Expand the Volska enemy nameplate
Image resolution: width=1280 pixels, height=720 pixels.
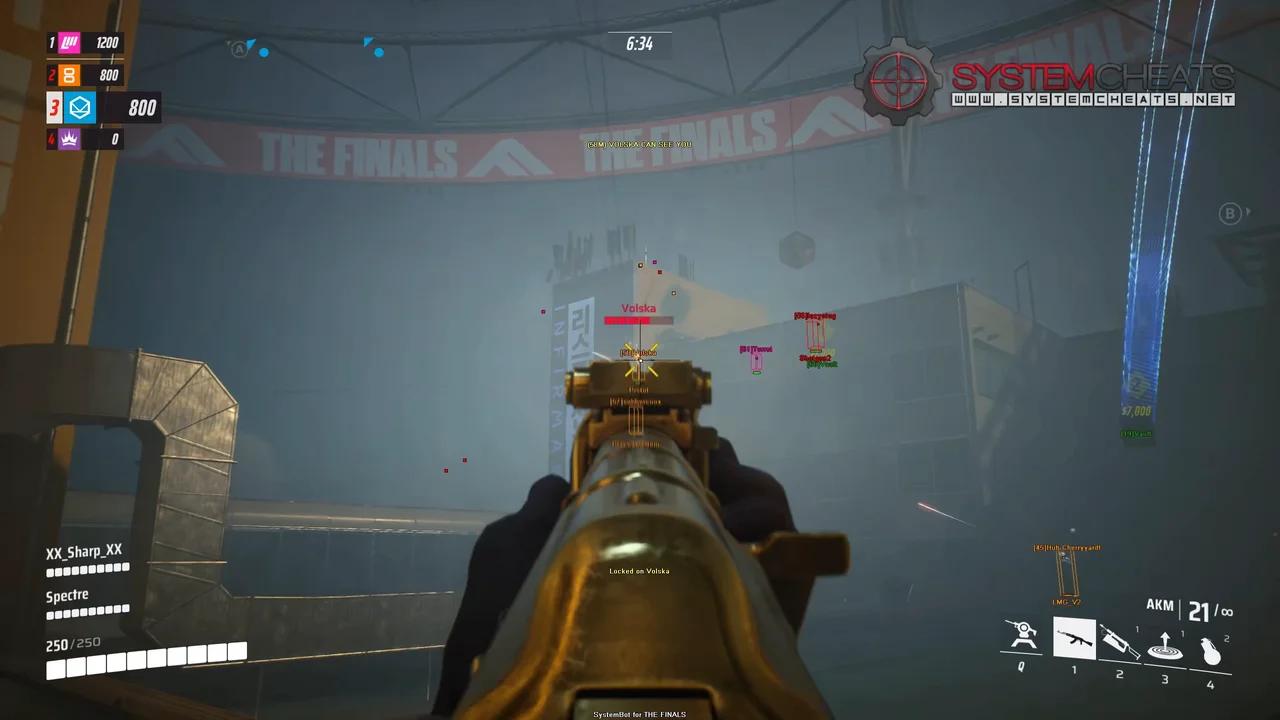638,308
